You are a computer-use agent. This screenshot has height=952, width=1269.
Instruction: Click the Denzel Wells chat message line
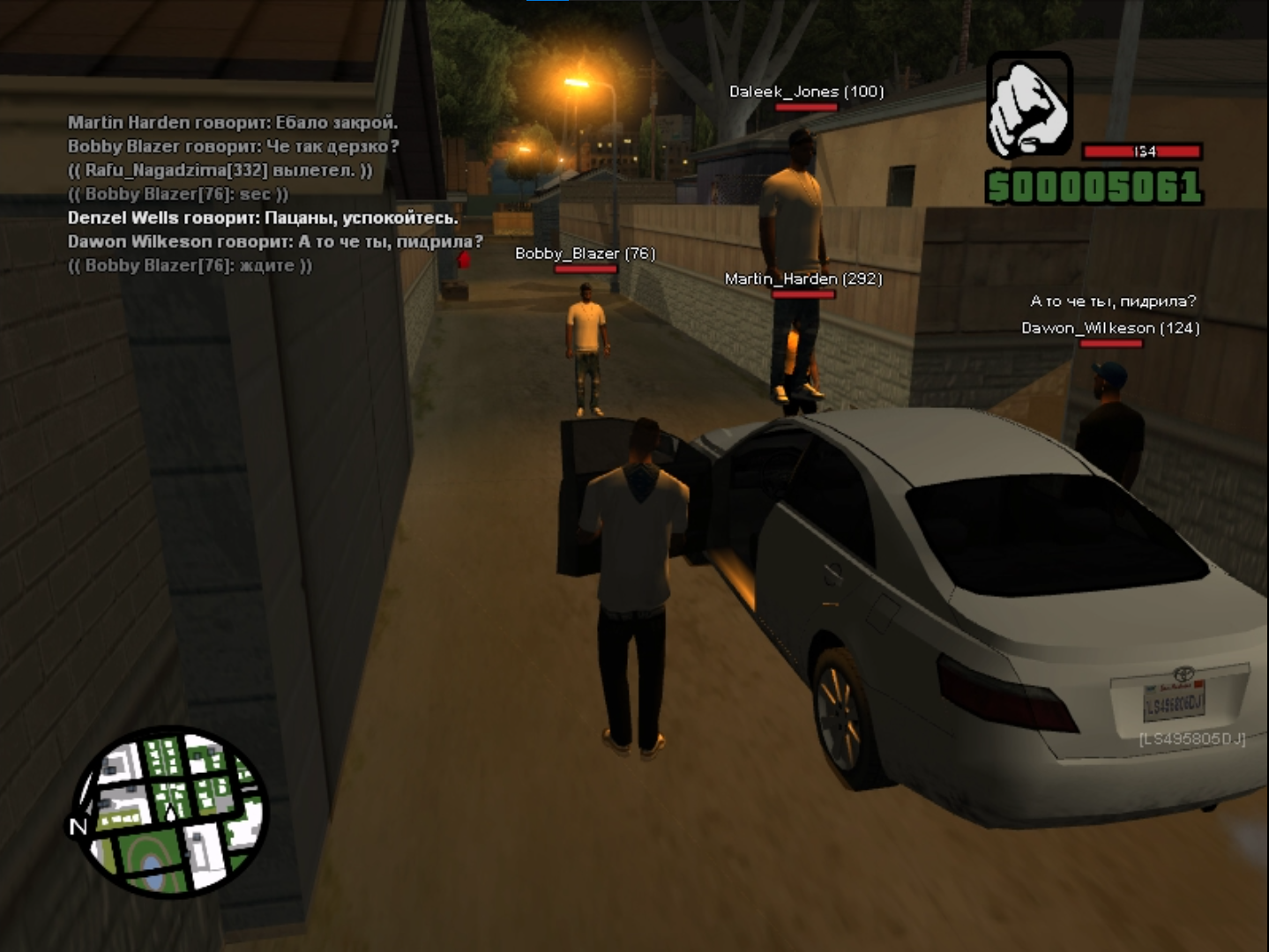click(263, 218)
